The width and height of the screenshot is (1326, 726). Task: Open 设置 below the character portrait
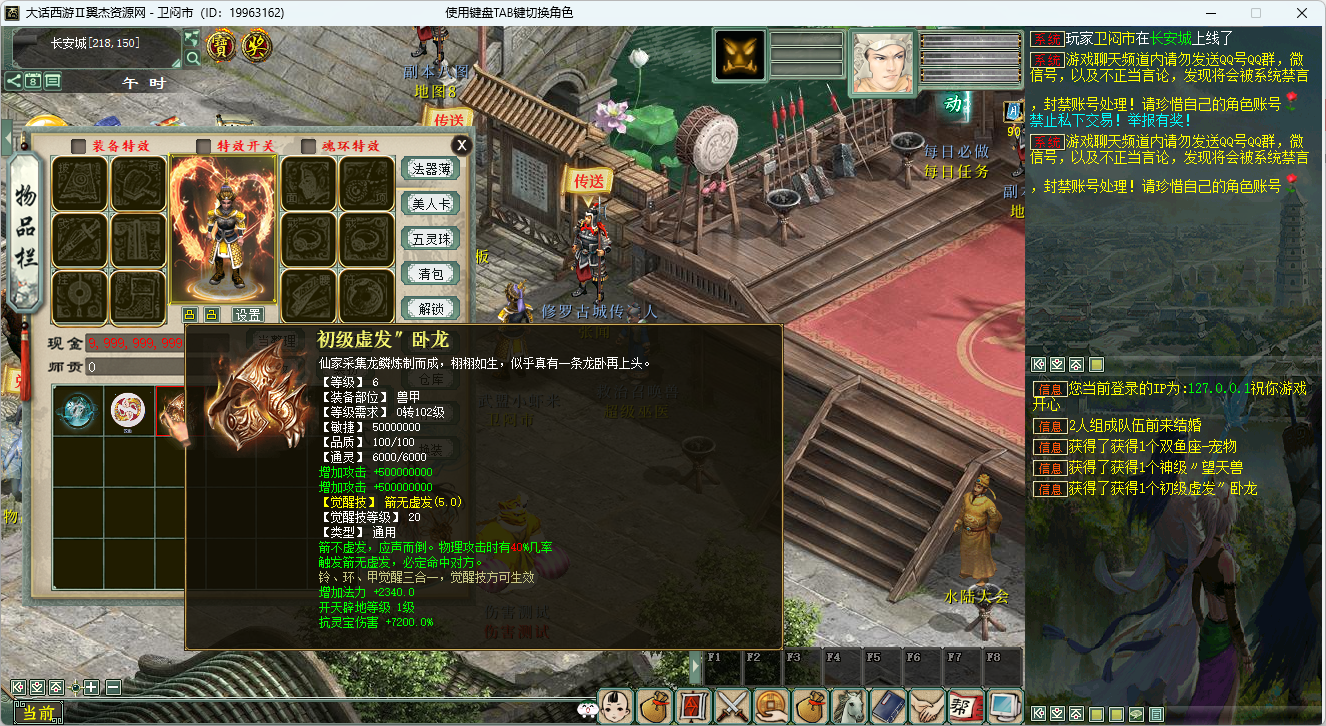247,314
